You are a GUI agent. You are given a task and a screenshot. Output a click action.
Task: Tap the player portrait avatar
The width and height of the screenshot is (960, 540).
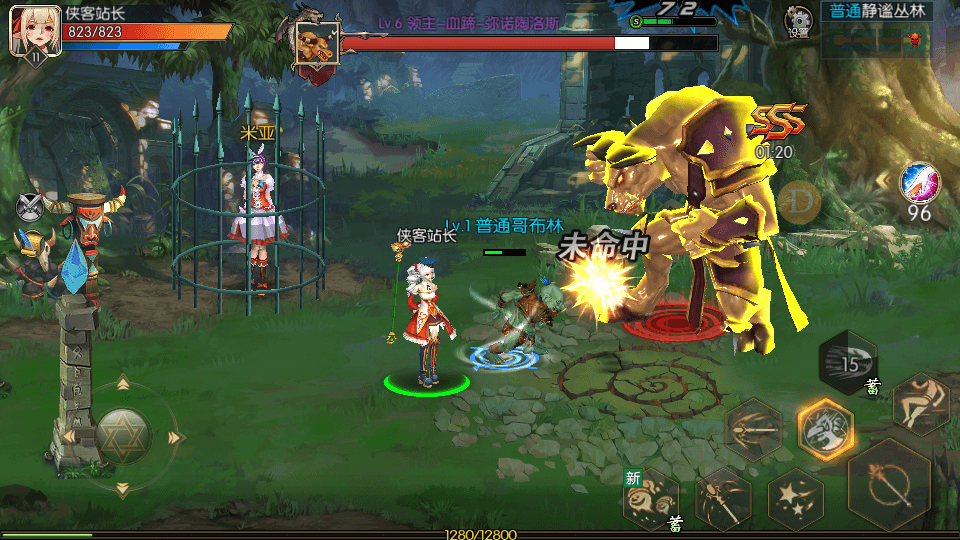[31, 30]
